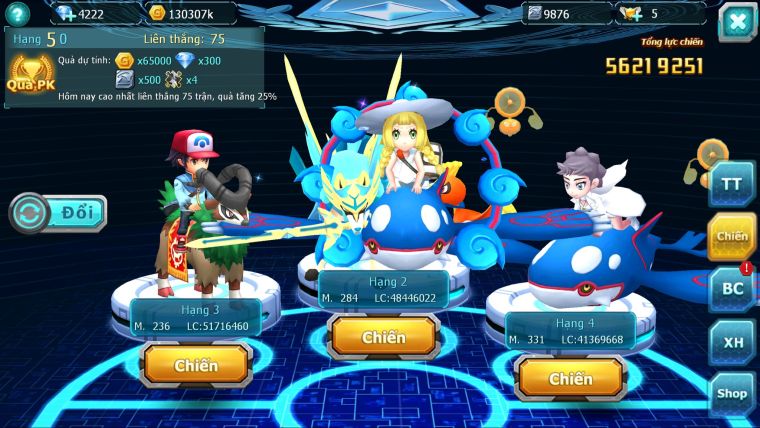
Task: Open the BC tab with red alert
Action: click(732, 289)
